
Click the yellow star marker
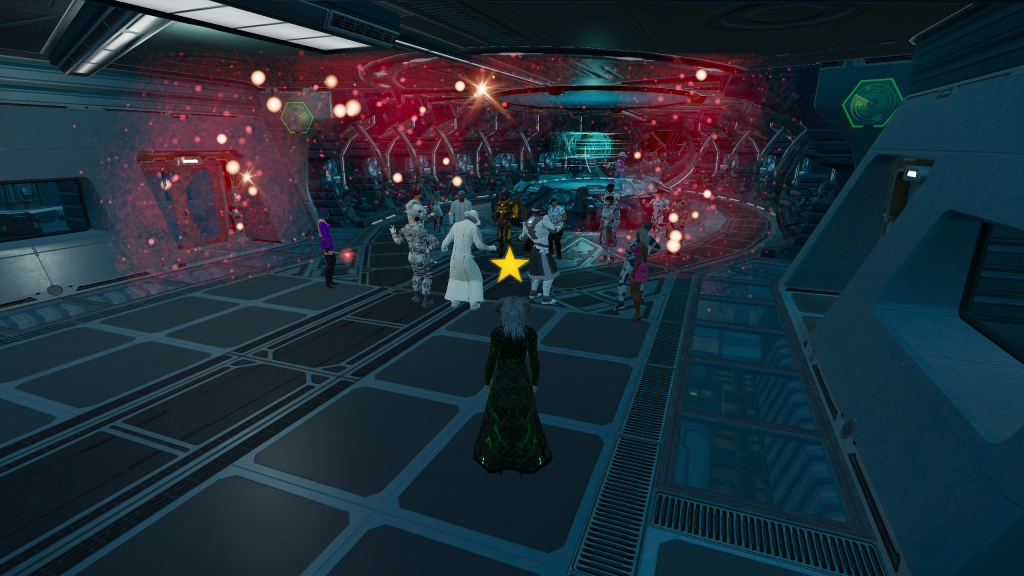point(510,266)
